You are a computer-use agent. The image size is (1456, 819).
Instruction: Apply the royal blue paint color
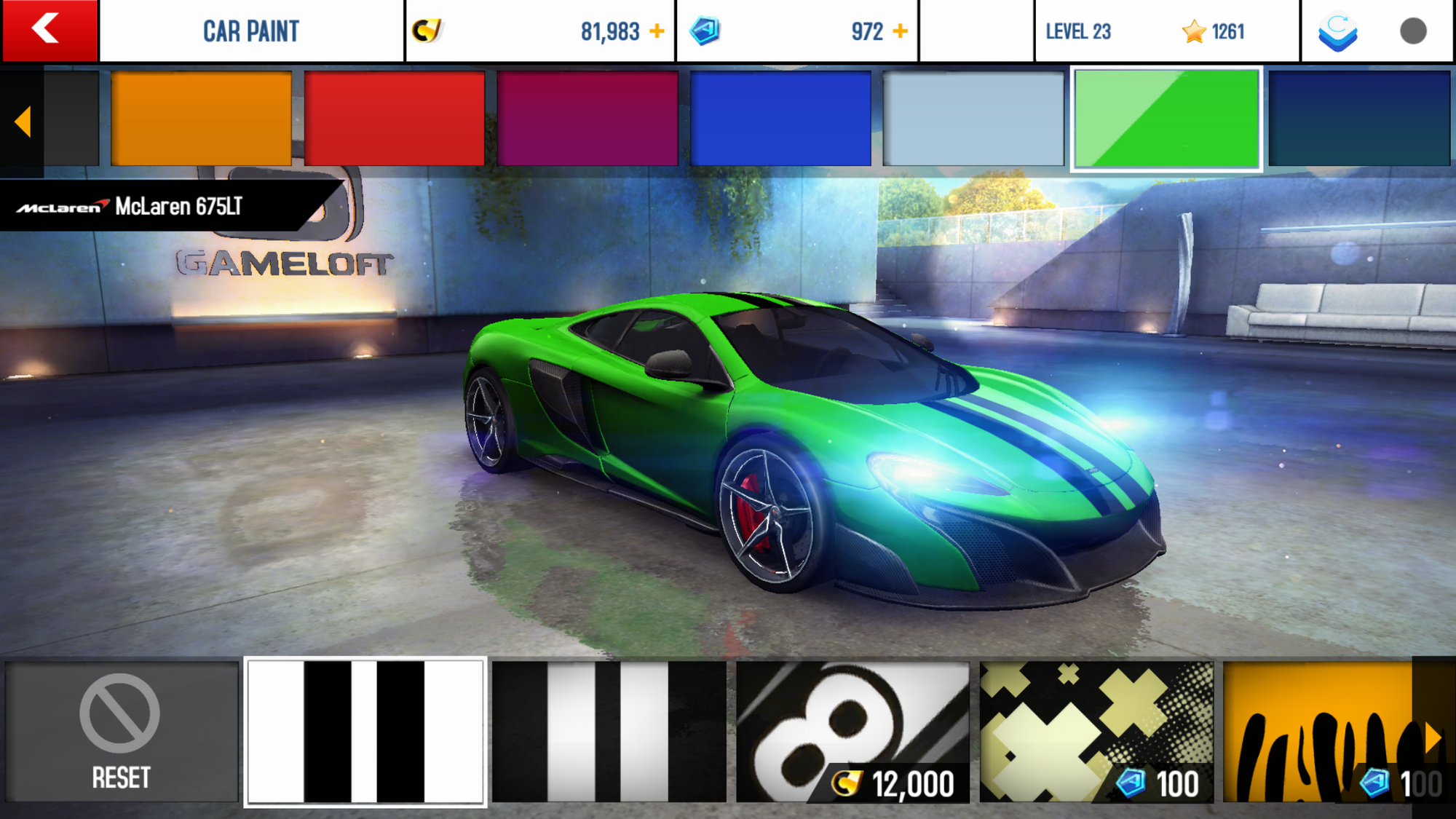pos(780,119)
